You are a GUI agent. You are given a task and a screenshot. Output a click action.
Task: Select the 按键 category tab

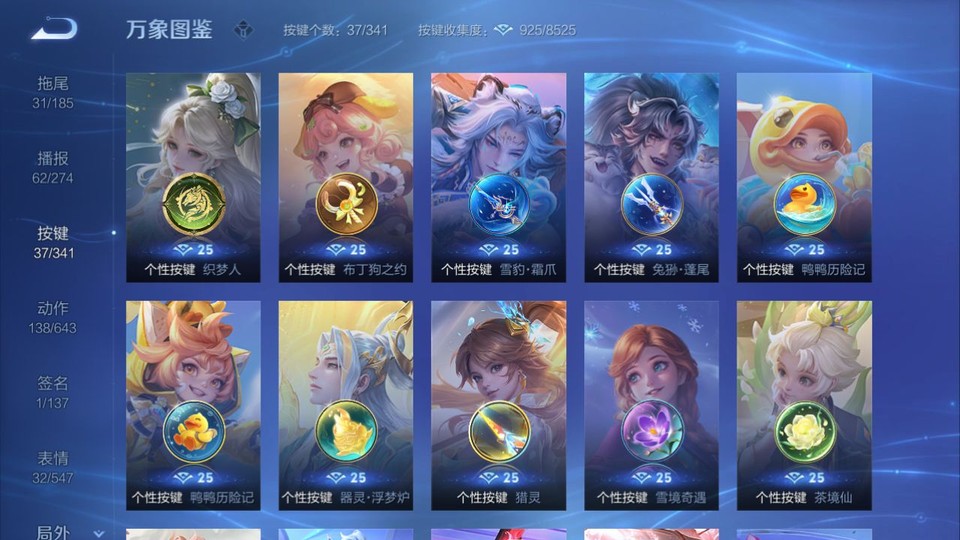[x=53, y=242]
